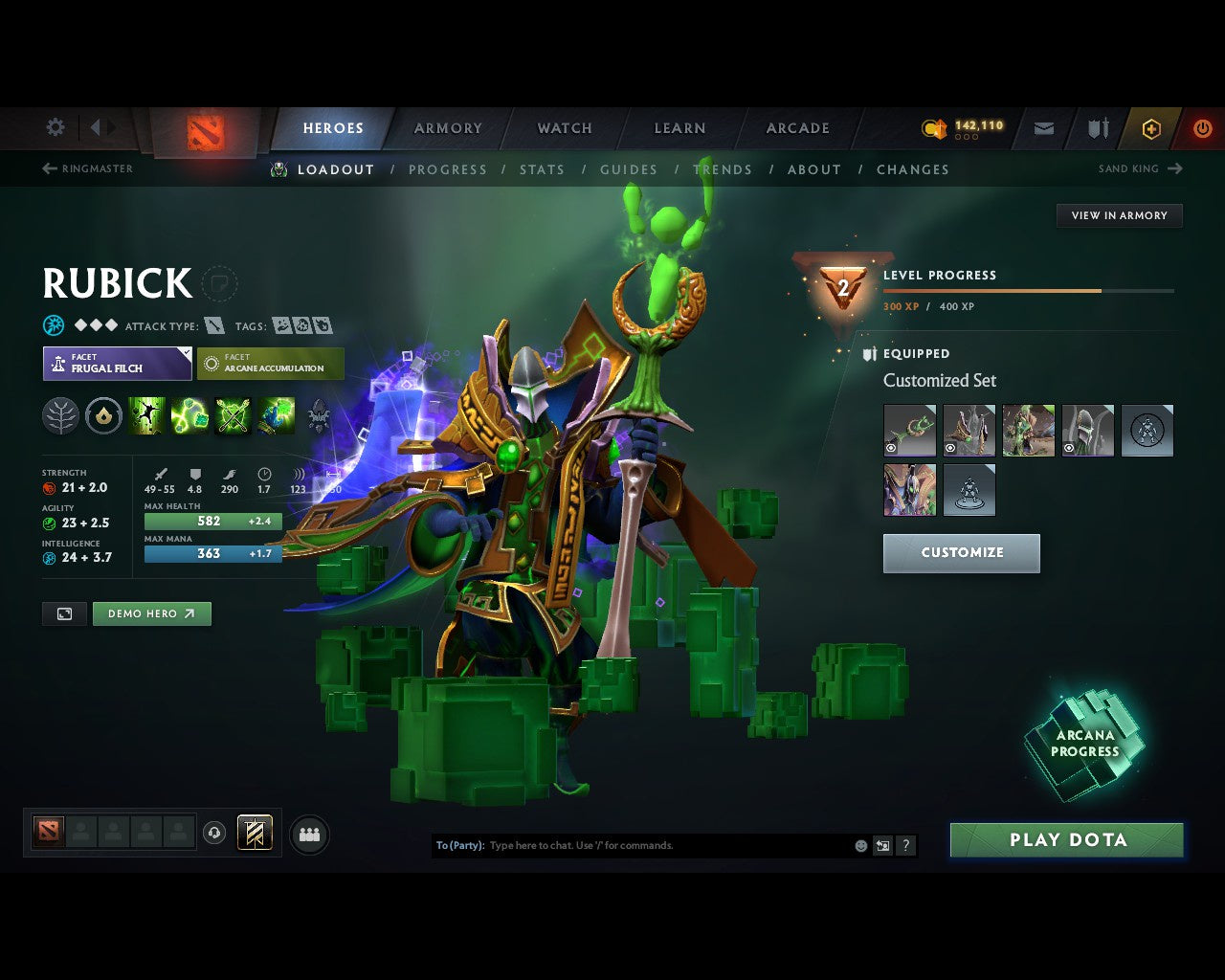Select the Frugal Filch facet
Viewport: 1225px width, 980px height.
point(117,364)
